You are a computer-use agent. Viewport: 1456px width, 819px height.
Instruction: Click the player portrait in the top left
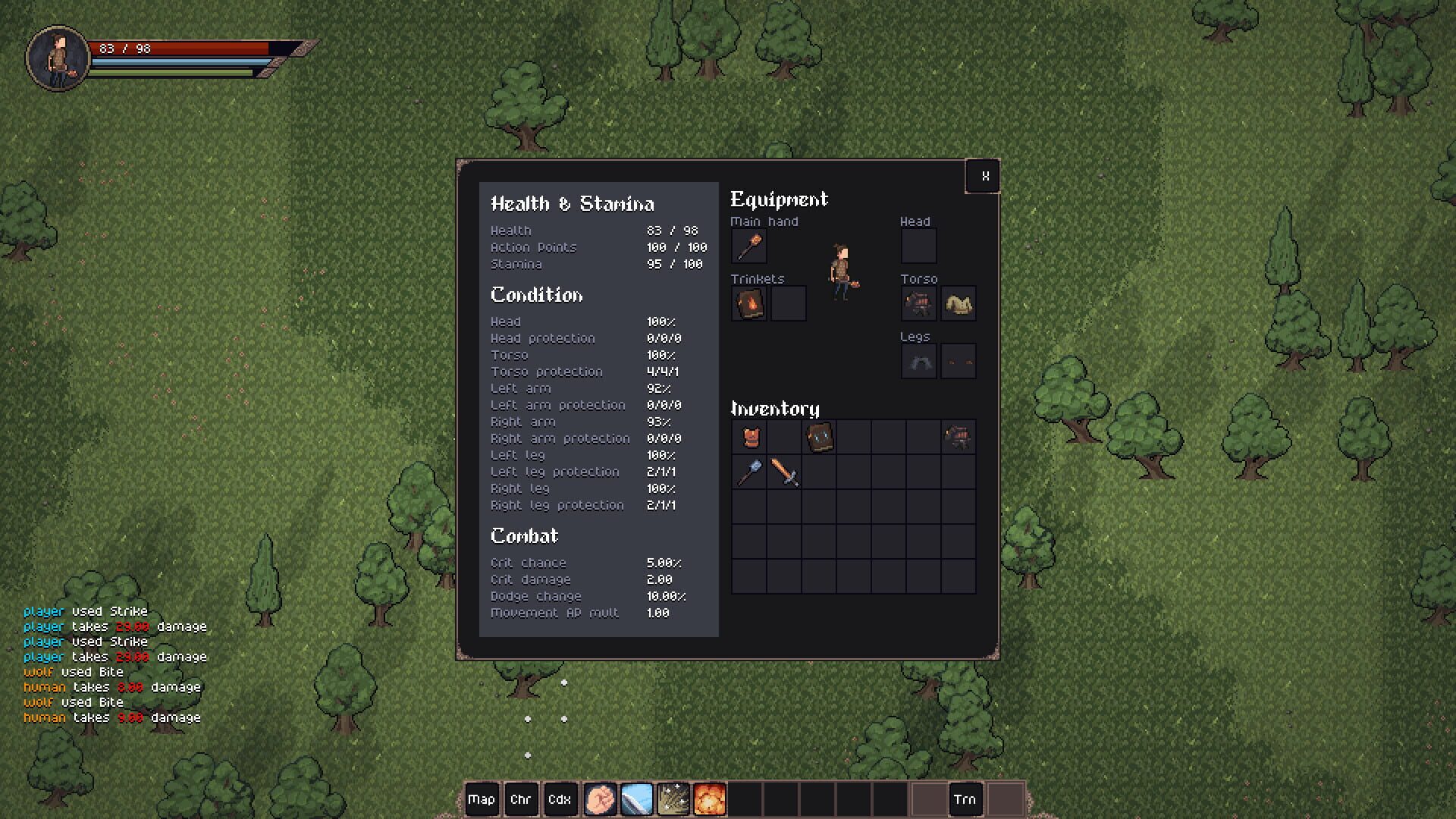click(57, 55)
